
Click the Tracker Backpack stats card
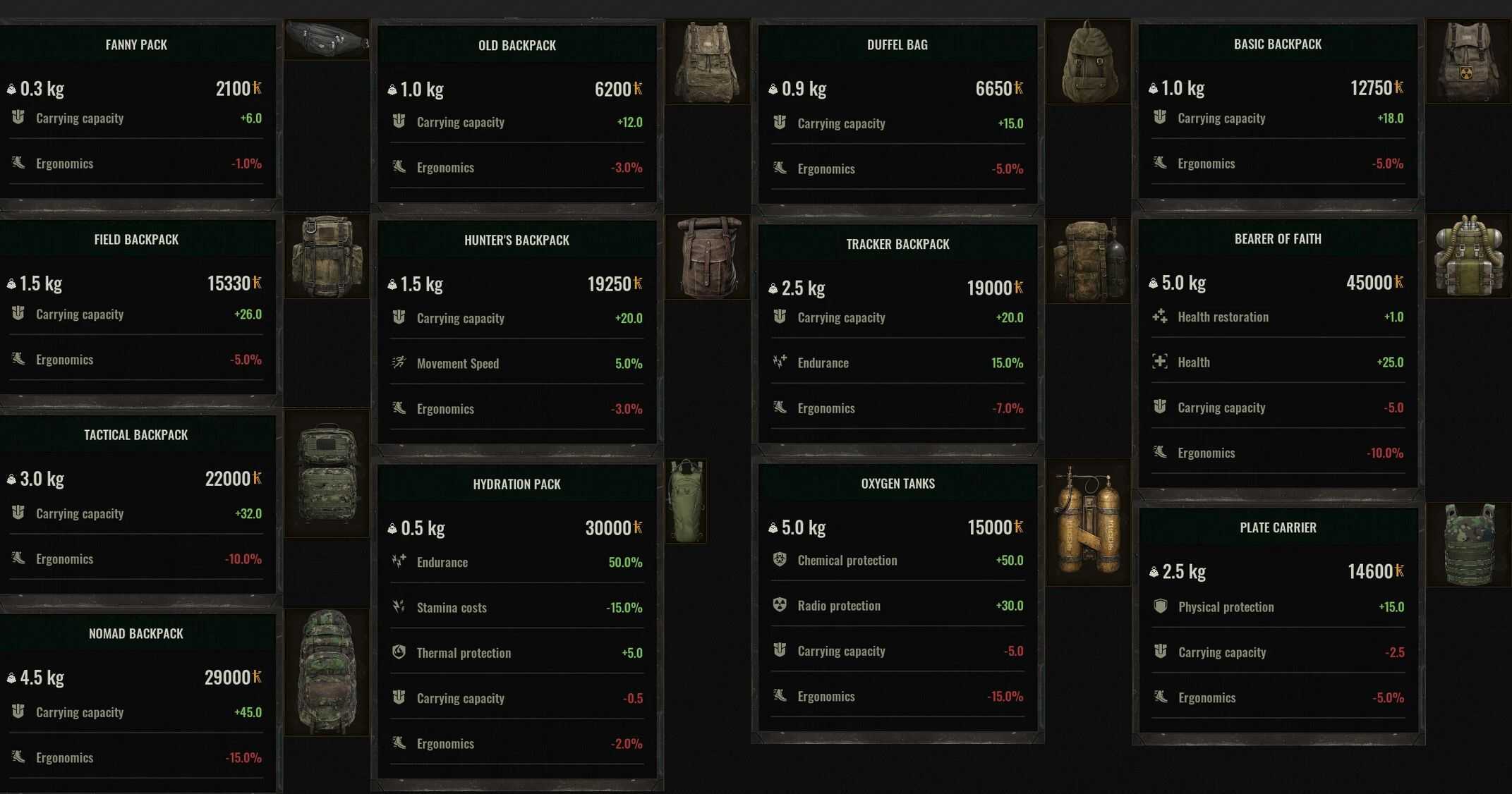click(x=897, y=333)
